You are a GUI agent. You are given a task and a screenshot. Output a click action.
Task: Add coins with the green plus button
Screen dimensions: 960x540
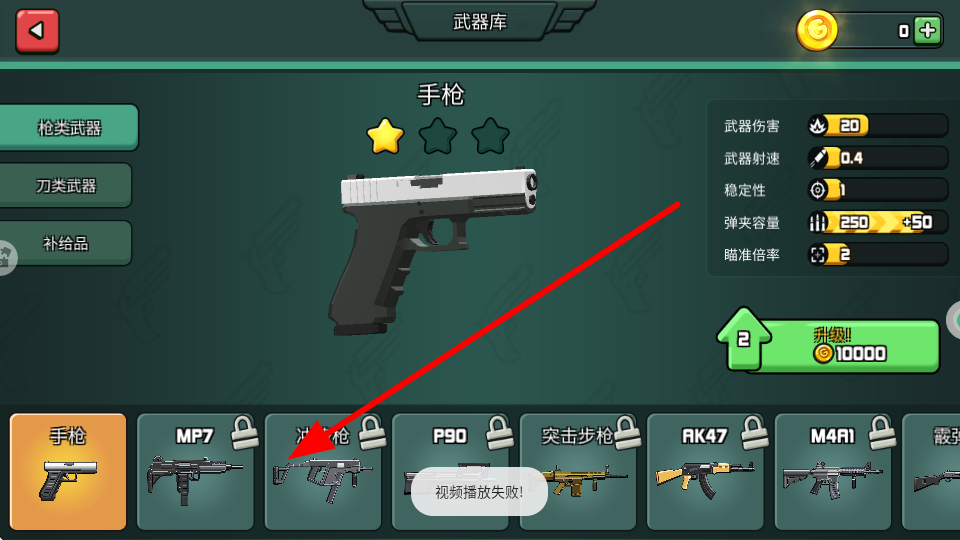coord(928,31)
